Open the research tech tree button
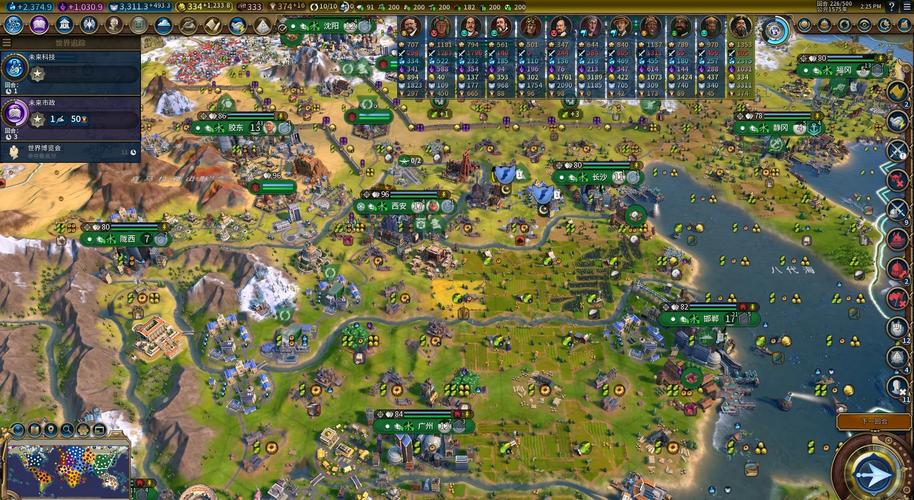 [16, 24]
